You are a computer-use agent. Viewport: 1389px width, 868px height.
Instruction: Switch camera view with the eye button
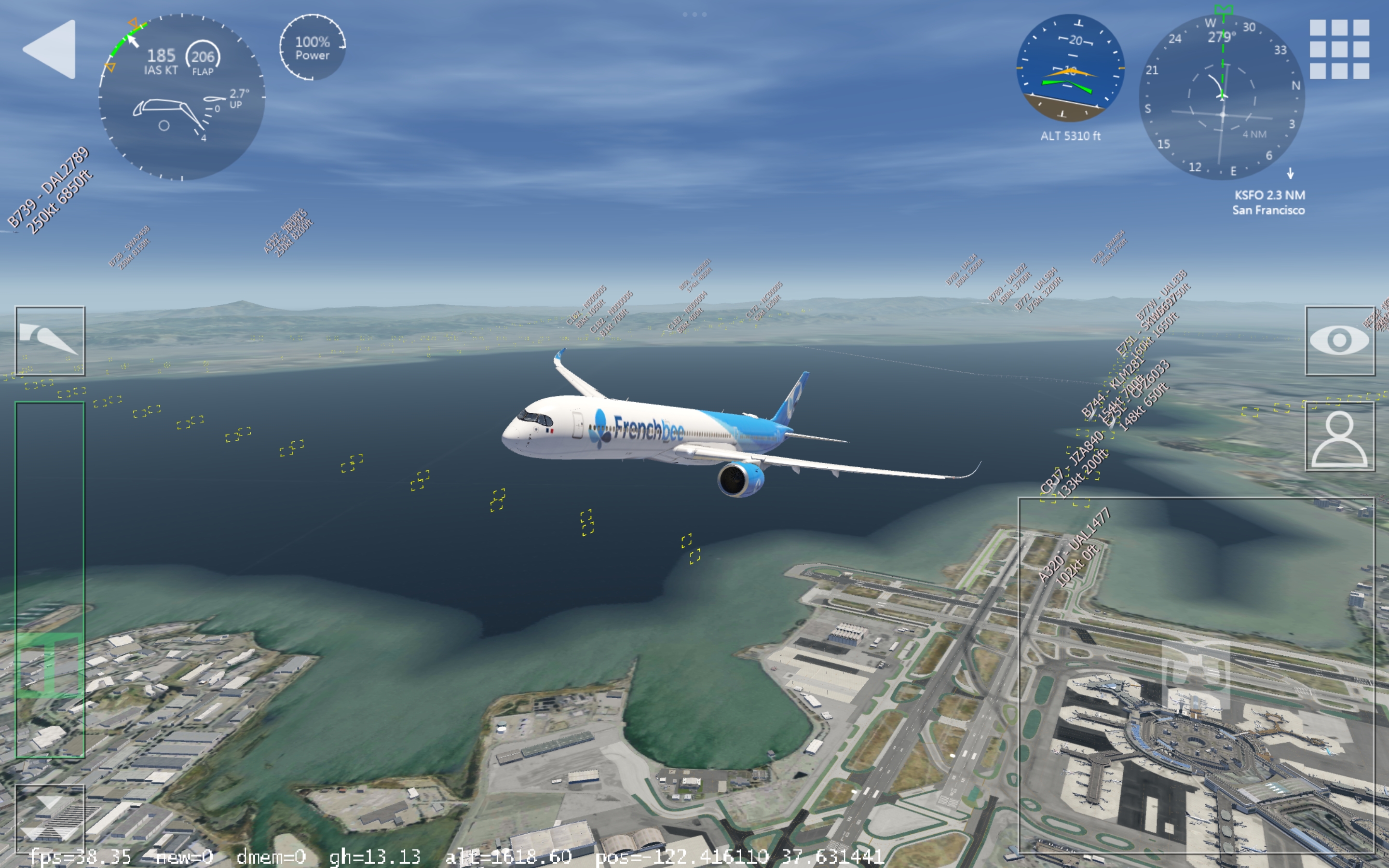pyautogui.click(x=1340, y=341)
